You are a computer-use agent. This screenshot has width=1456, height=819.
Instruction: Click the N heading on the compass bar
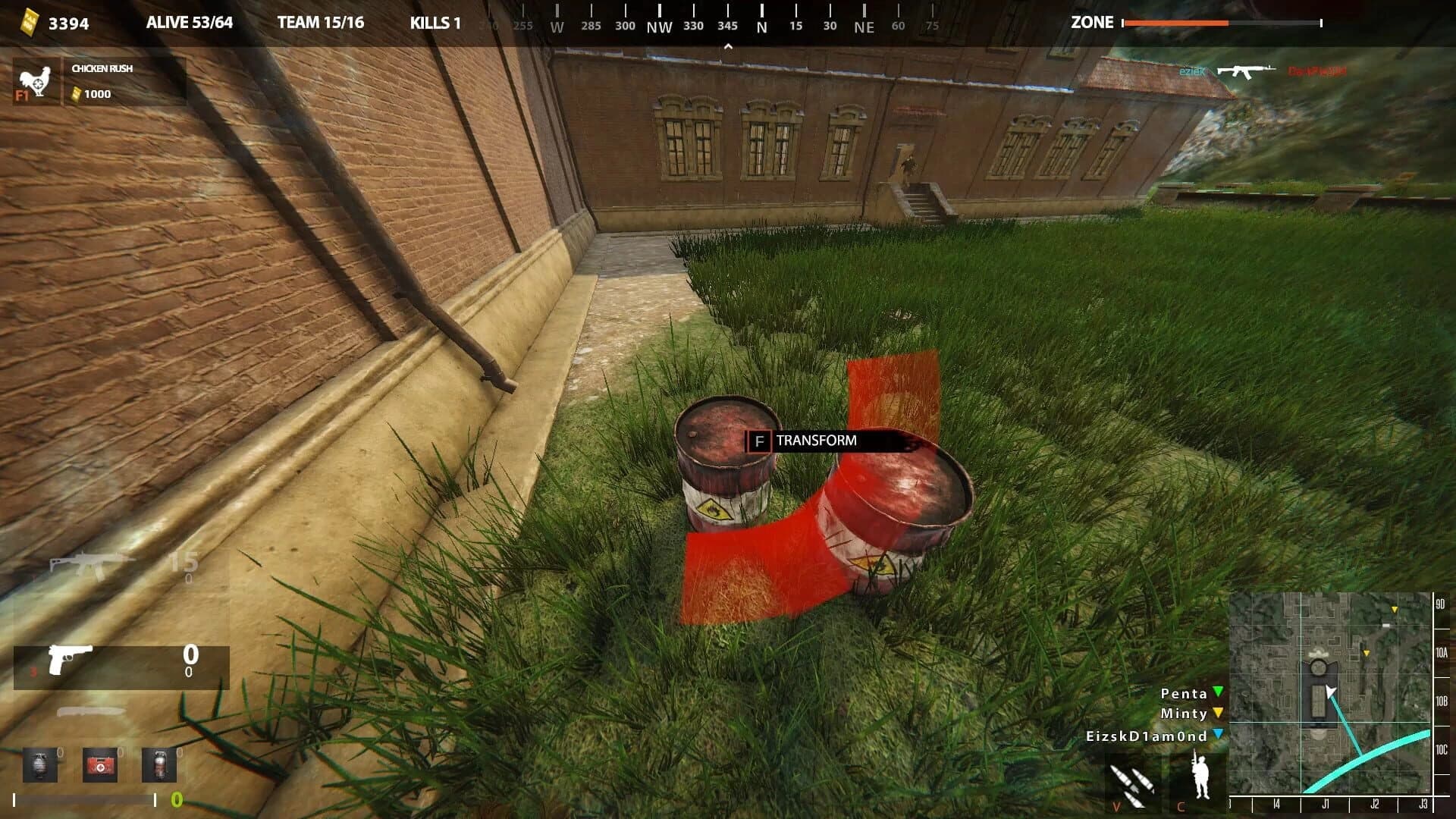click(761, 25)
